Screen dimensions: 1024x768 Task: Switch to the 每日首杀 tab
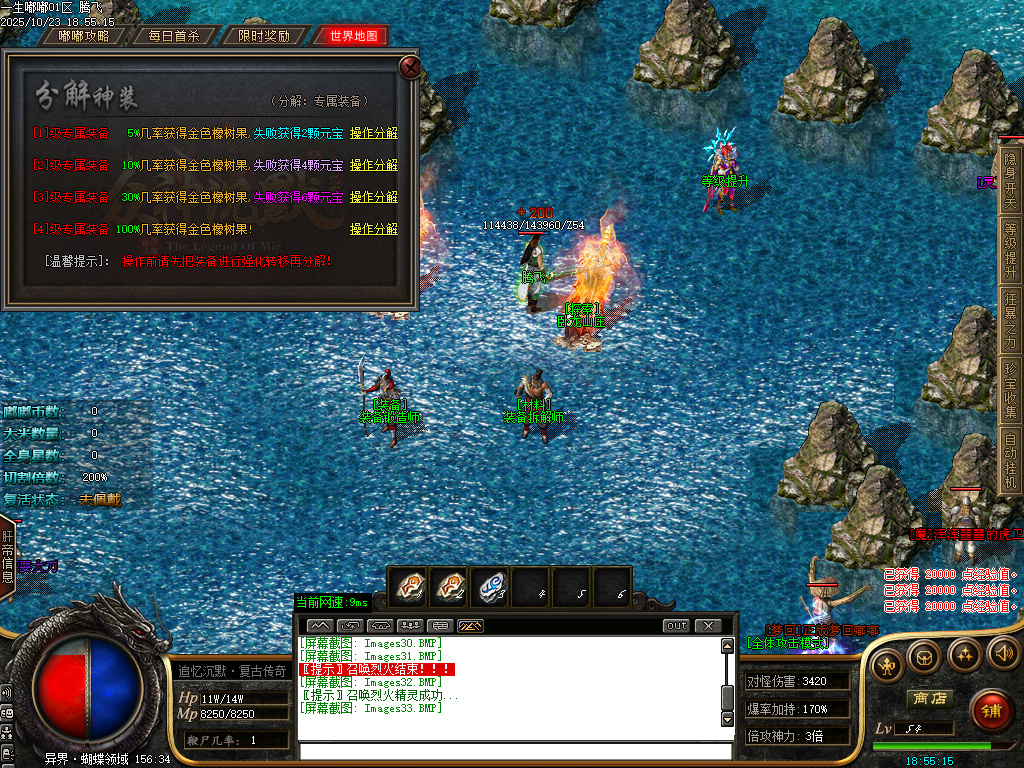tap(173, 36)
